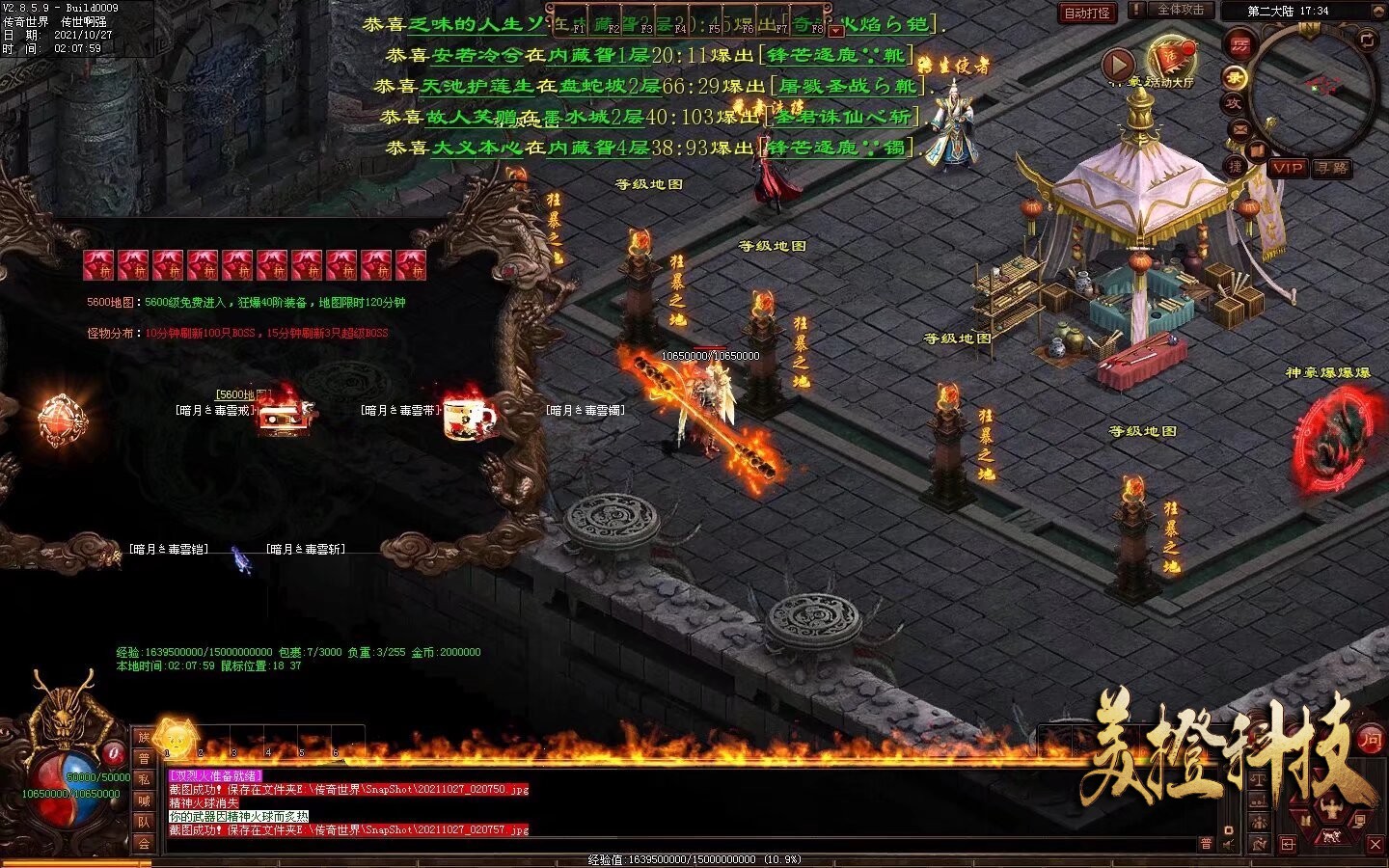1389x868 pixels.
Task: Collapse announcements with the chevron at top right
Action: (x=1378, y=11)
